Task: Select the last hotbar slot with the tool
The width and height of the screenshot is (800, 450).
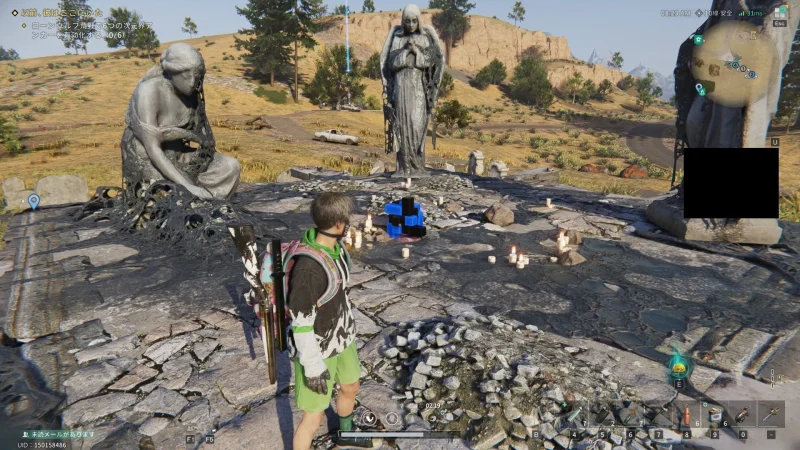Action: [x=772, y=415]
